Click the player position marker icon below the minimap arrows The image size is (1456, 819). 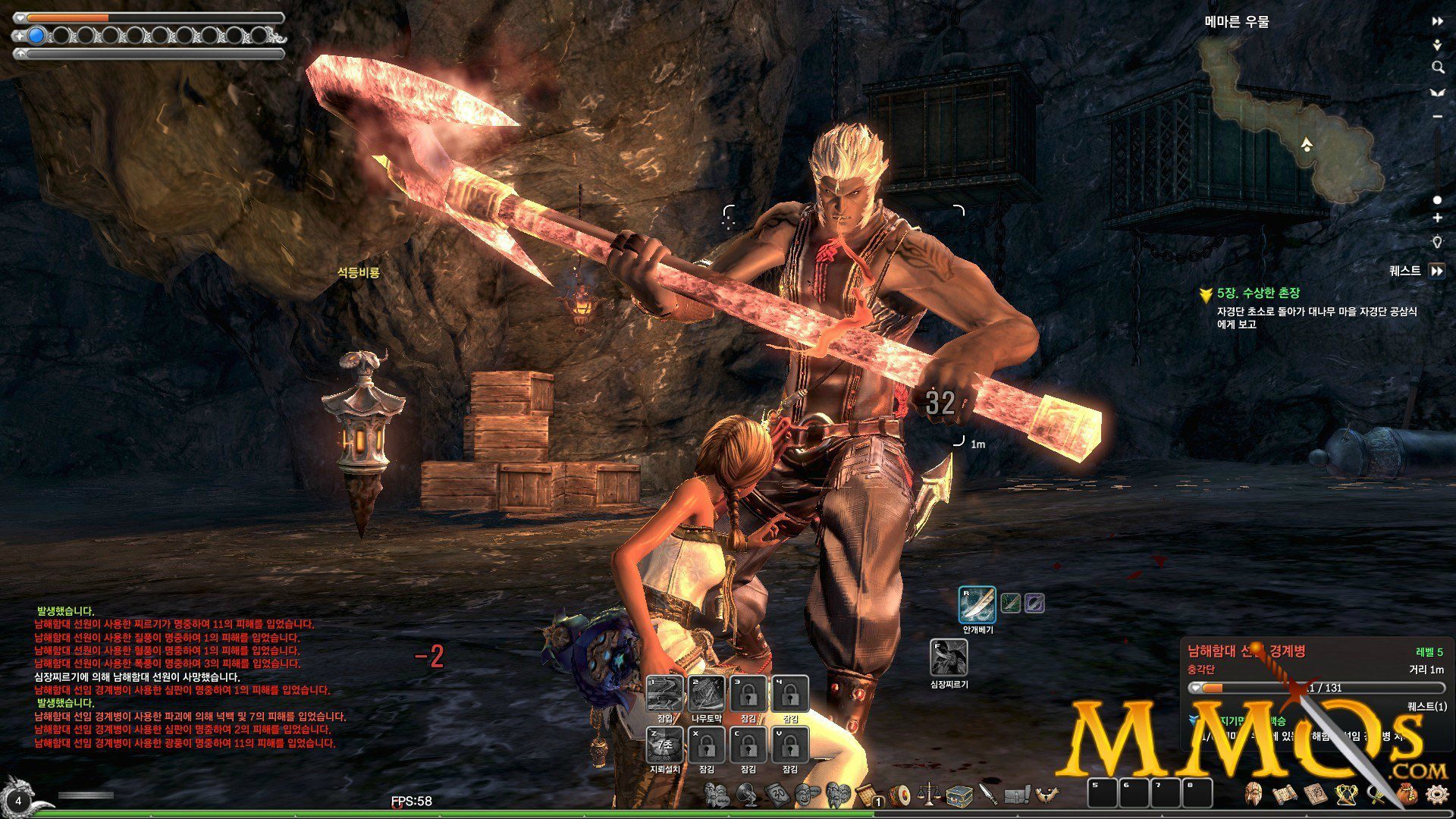click(x=1436, y=45)
